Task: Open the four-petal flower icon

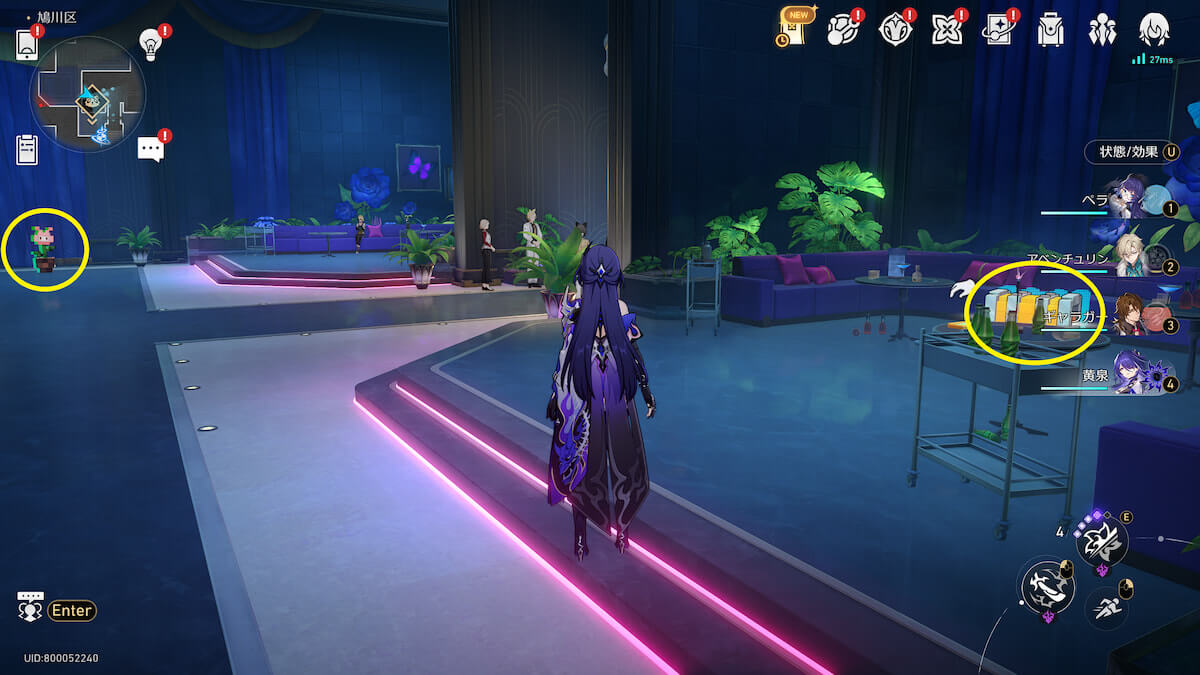Action: (x=946, y=29)
